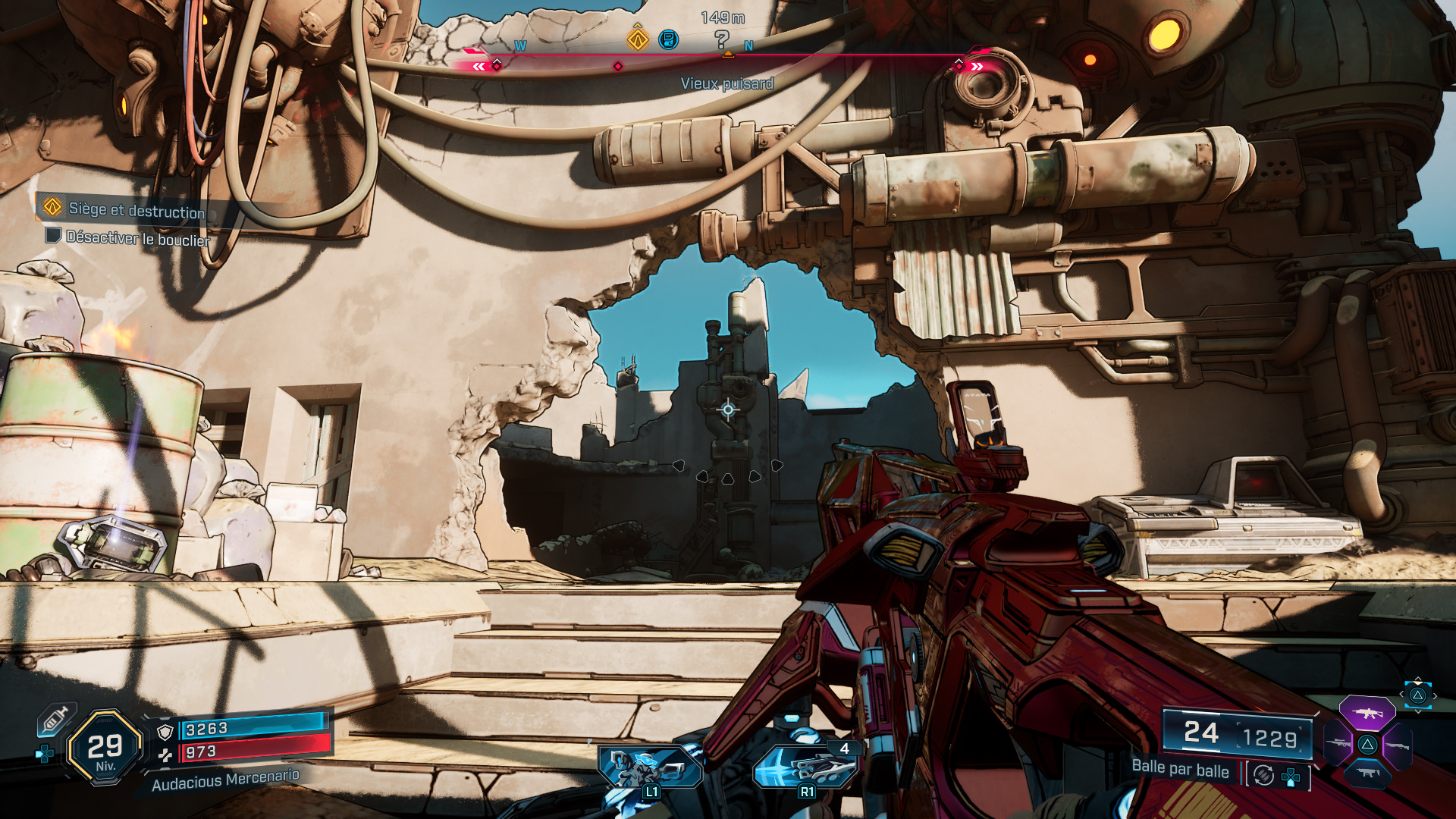Click the yellow mission waypoint on the compass
Viewport: 1456px width, 819px height.
(637, 40)
